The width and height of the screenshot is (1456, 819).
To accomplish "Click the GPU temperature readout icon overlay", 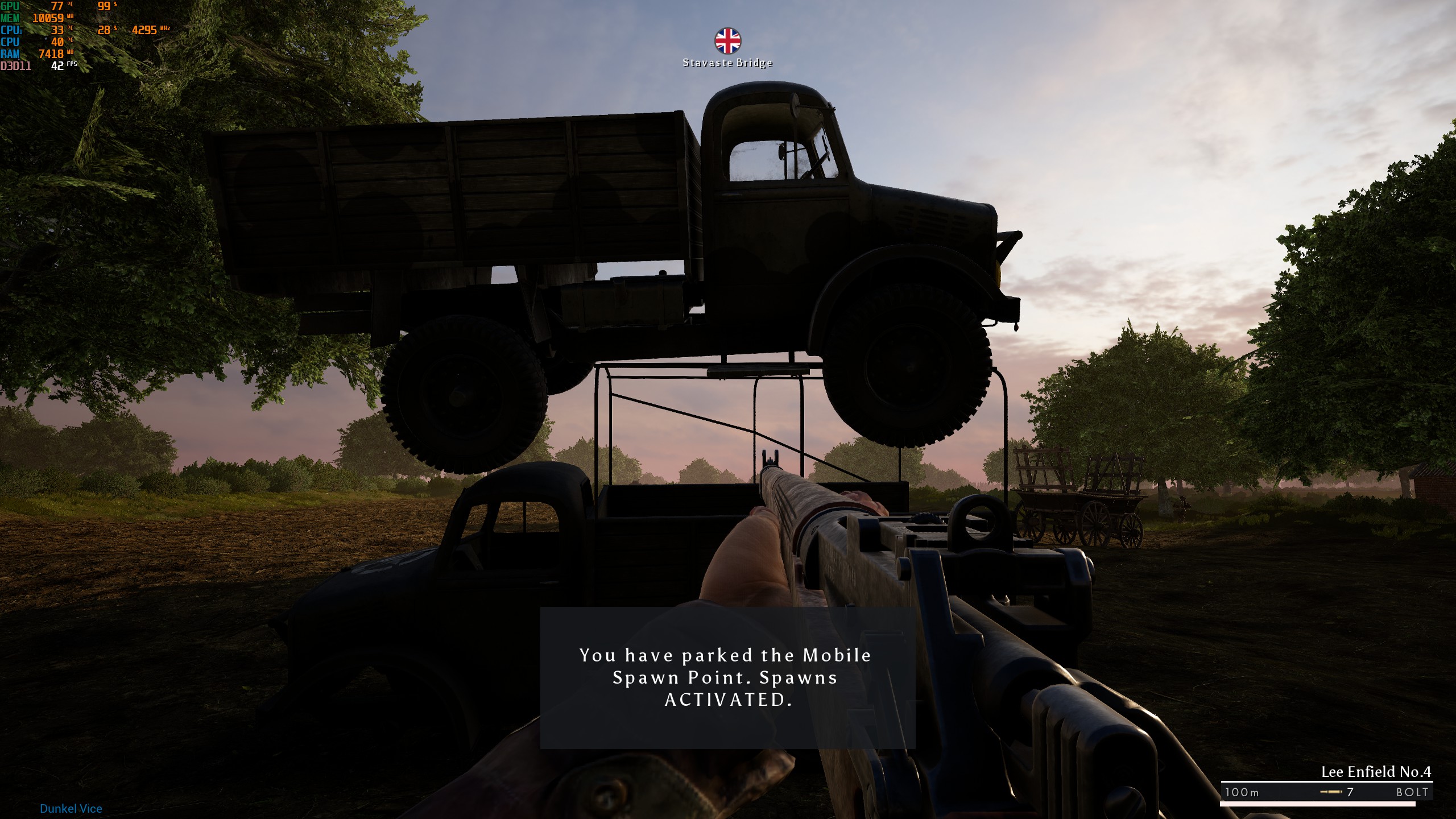I will click(x=57, y=7).
